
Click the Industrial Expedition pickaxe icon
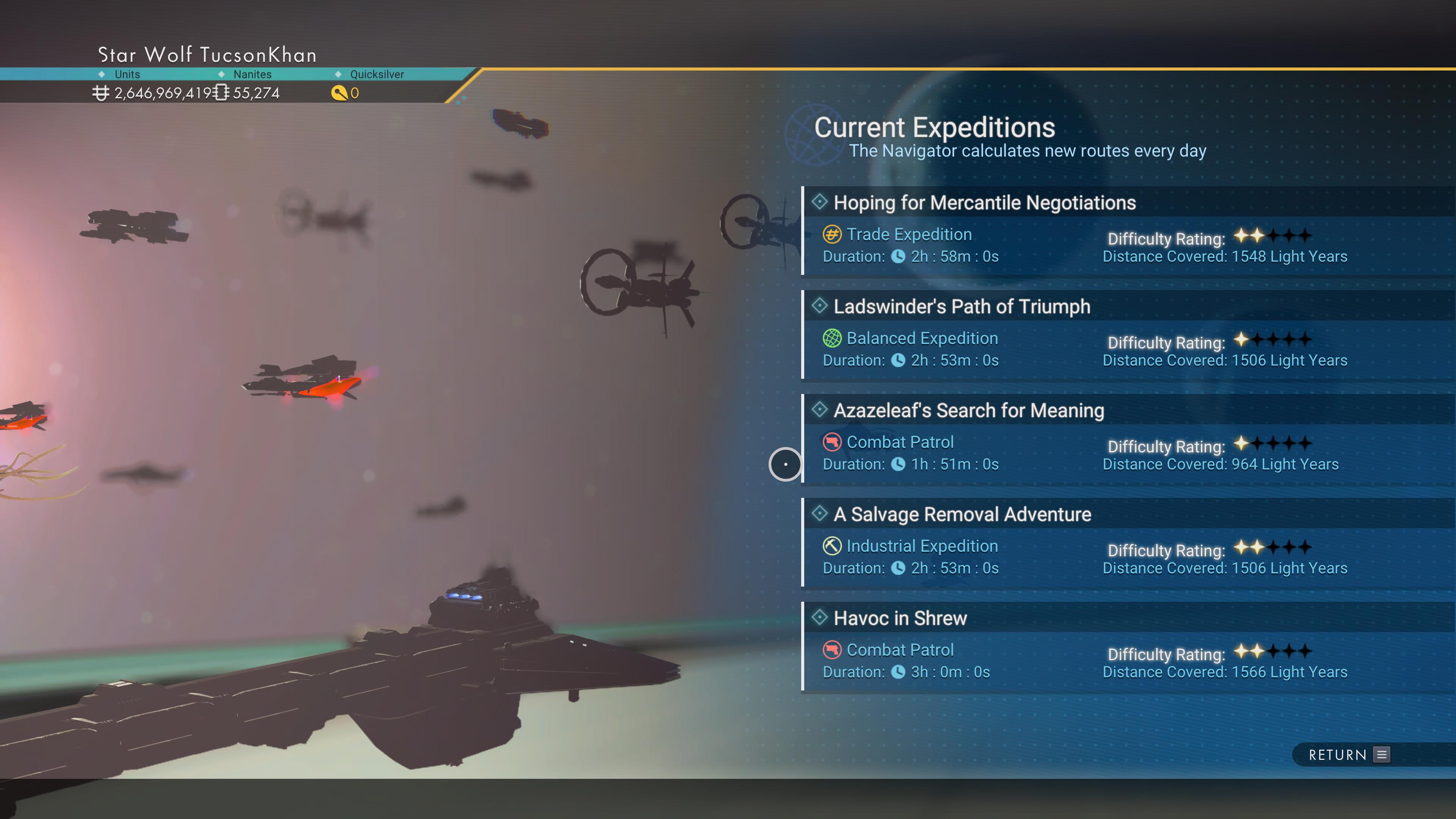(x=831, y=546)
